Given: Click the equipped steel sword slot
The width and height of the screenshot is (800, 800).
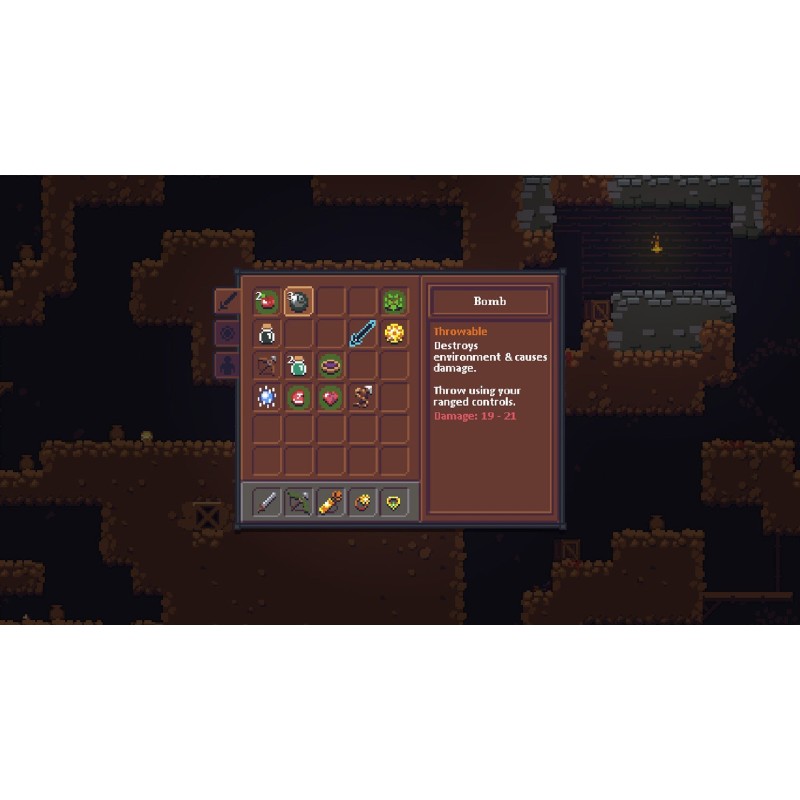Looking at the screenshot, I should (266, 502).
